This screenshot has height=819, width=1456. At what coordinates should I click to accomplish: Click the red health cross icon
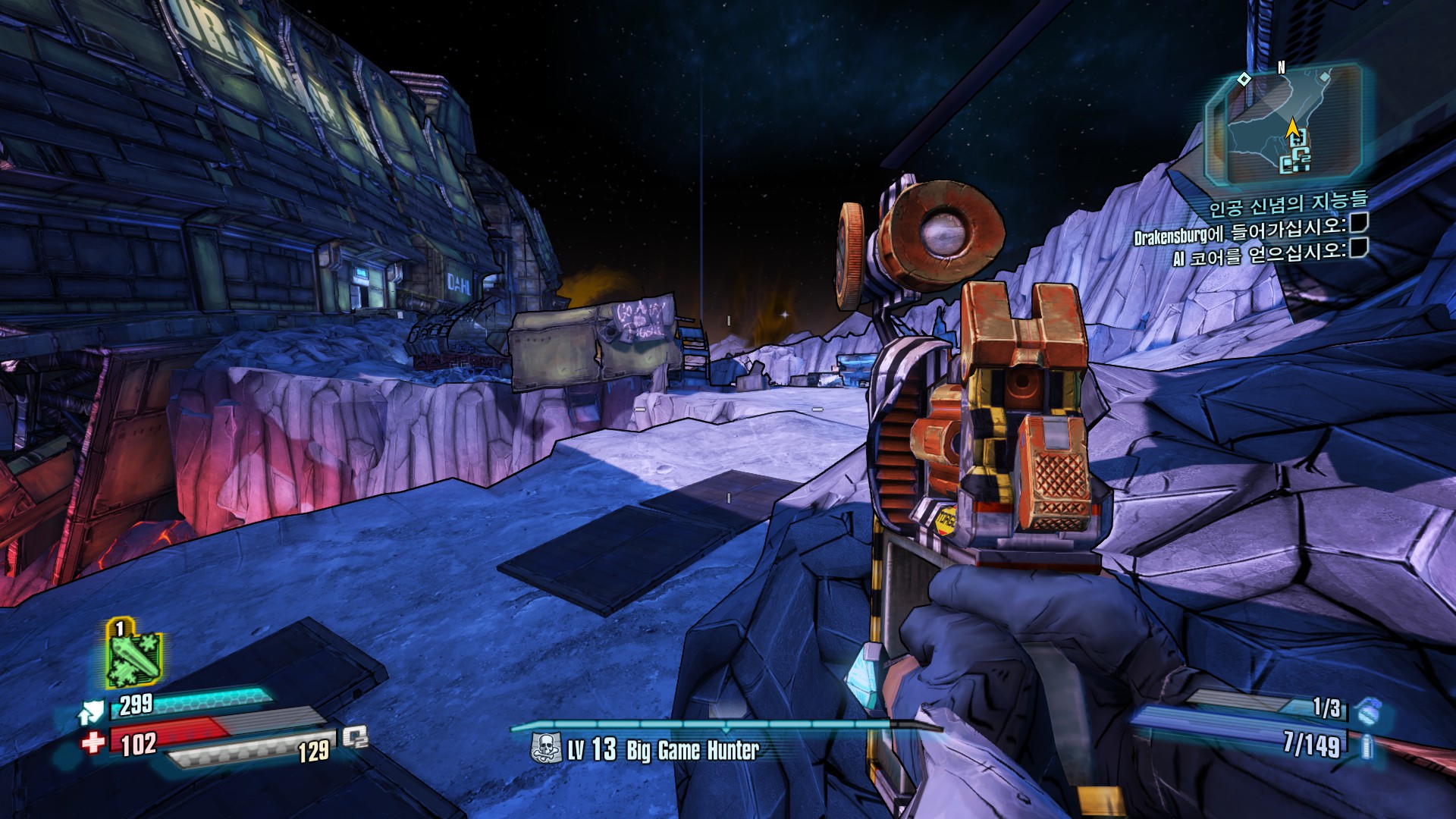[93, 741]
